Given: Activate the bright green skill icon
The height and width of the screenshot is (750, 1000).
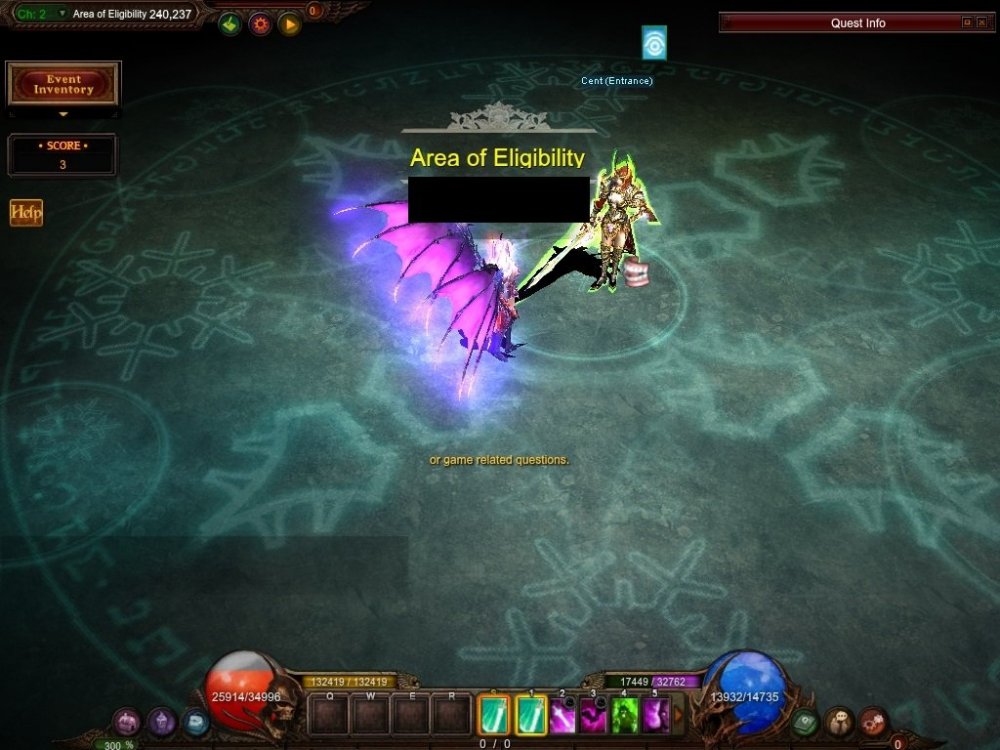Looking at the screenshot, I should 625,716.
